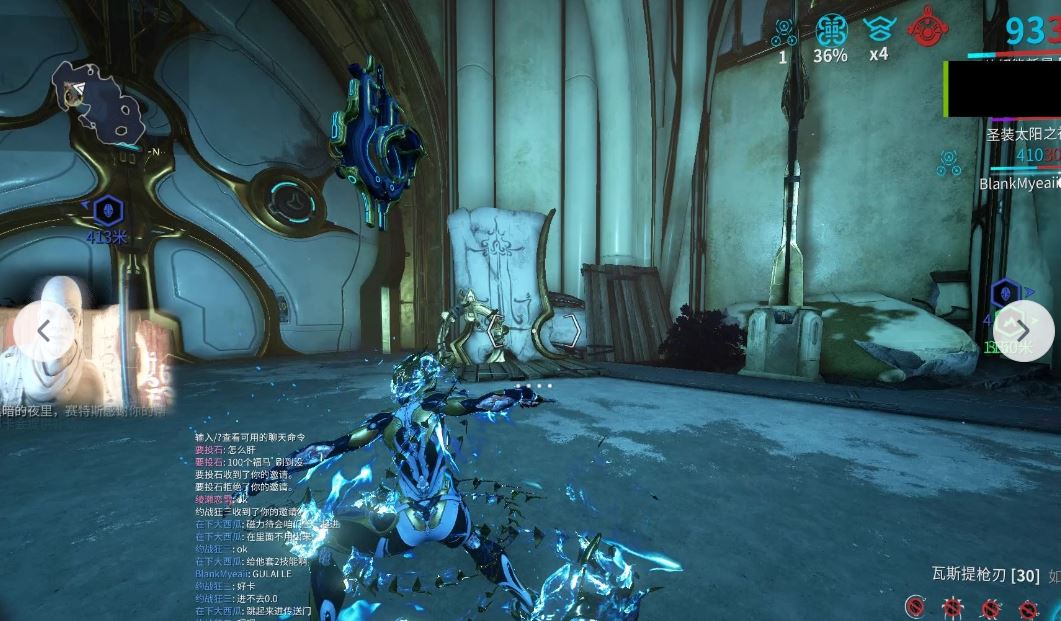1061x621 pixels.
Task: Go to the previous image with the left arrow
Action: click(43, 331)
